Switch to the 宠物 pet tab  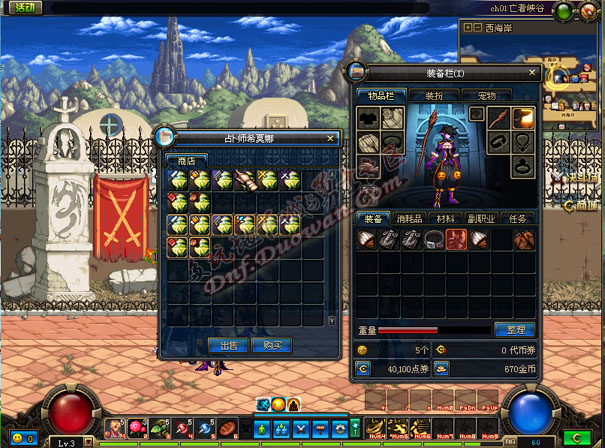[487, 95]
